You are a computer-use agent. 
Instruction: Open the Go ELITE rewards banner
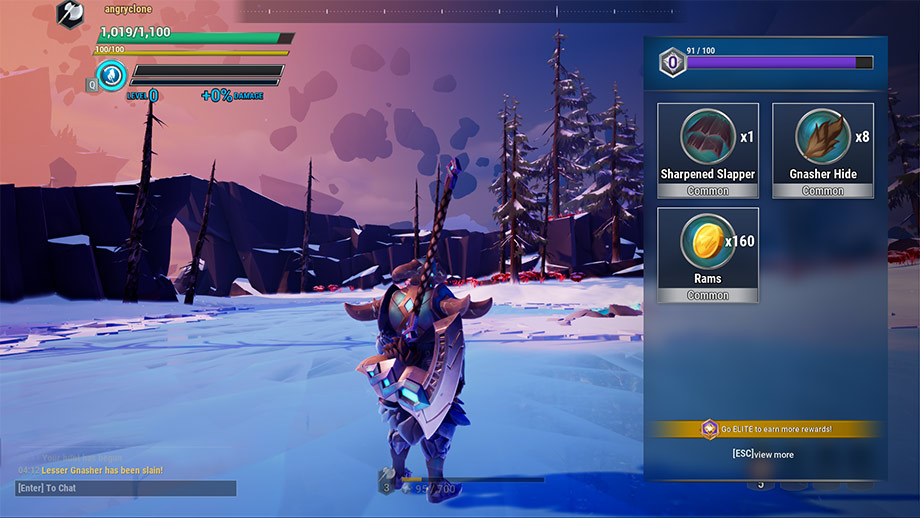pos(765,429)
